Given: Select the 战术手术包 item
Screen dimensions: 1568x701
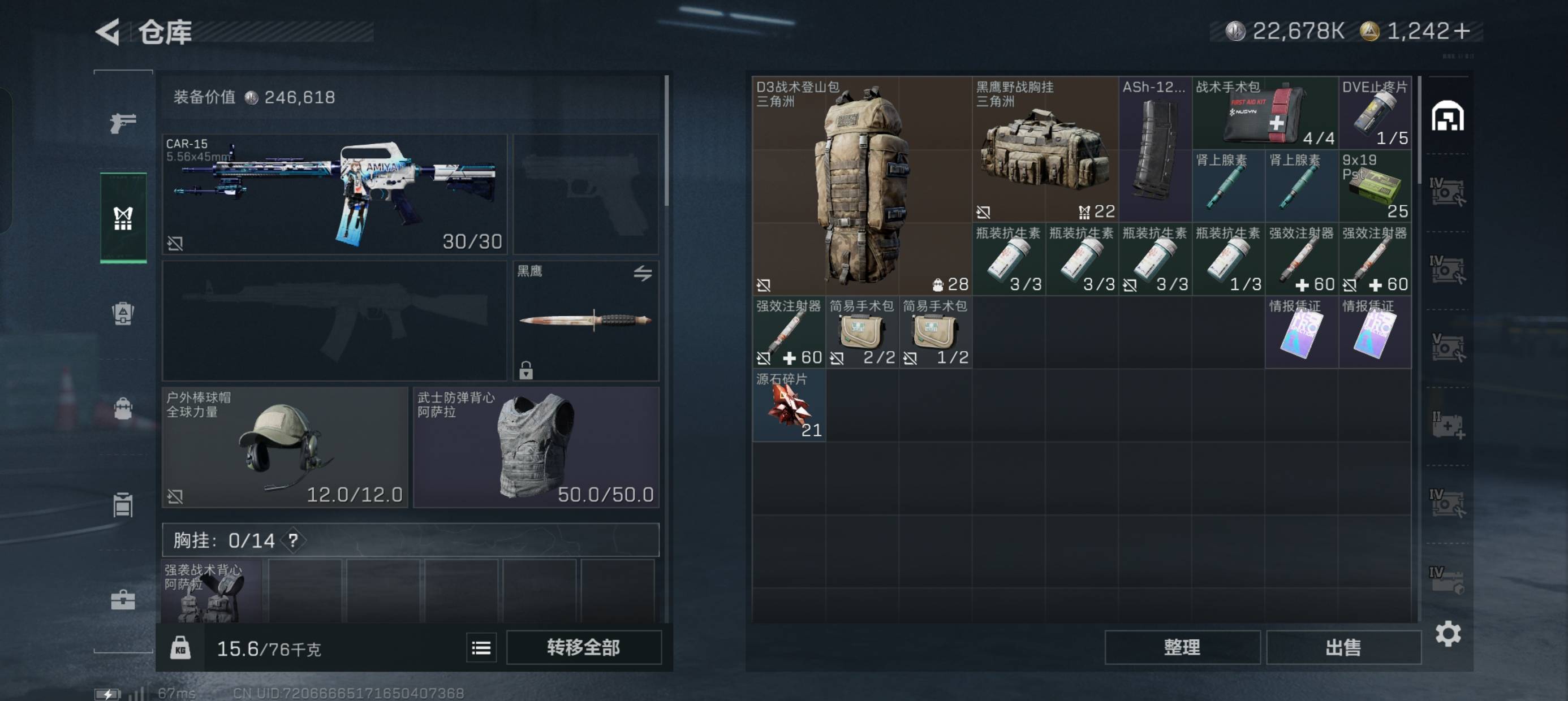Looking at the screenshot, I should click(x=1264, y=112).
